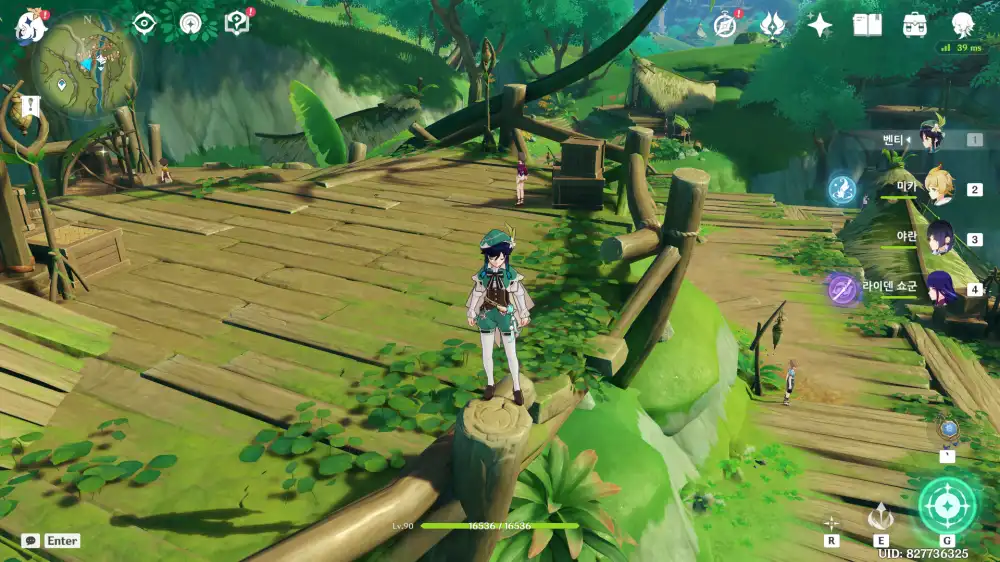Use Venti's elemental skill icon
1000x562 pixels.
tap(881, 516)
